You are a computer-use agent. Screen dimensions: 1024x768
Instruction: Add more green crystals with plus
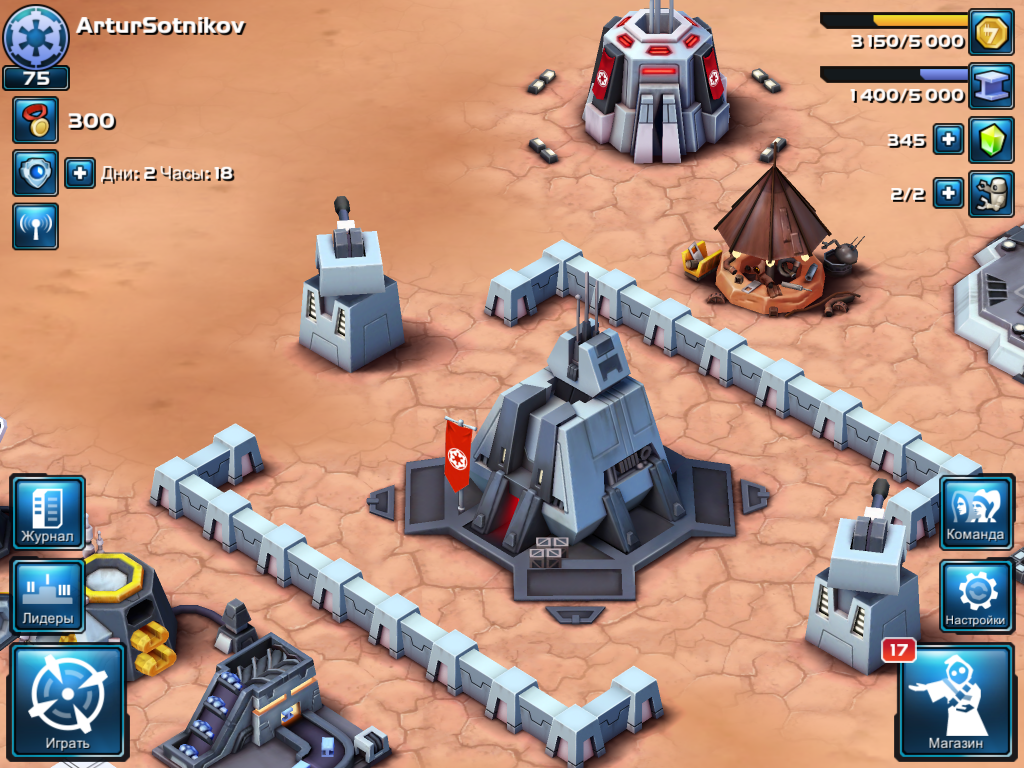click(948, 140)
